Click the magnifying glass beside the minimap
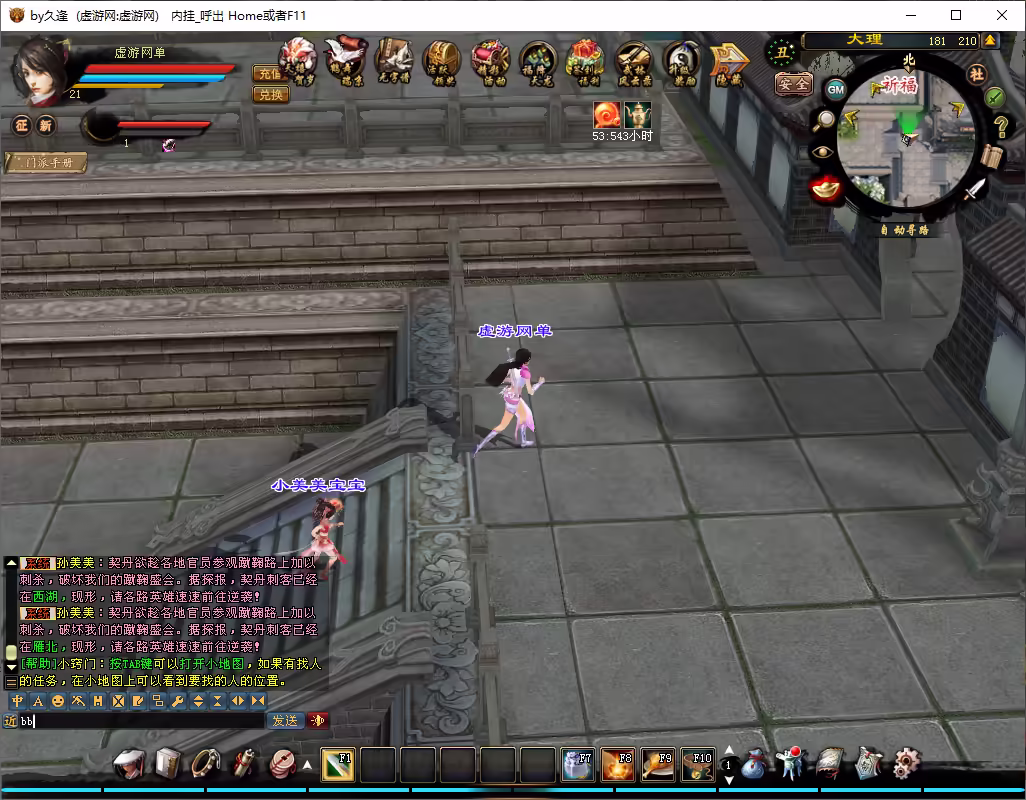Screen dimensions: 1026x800 825,121
